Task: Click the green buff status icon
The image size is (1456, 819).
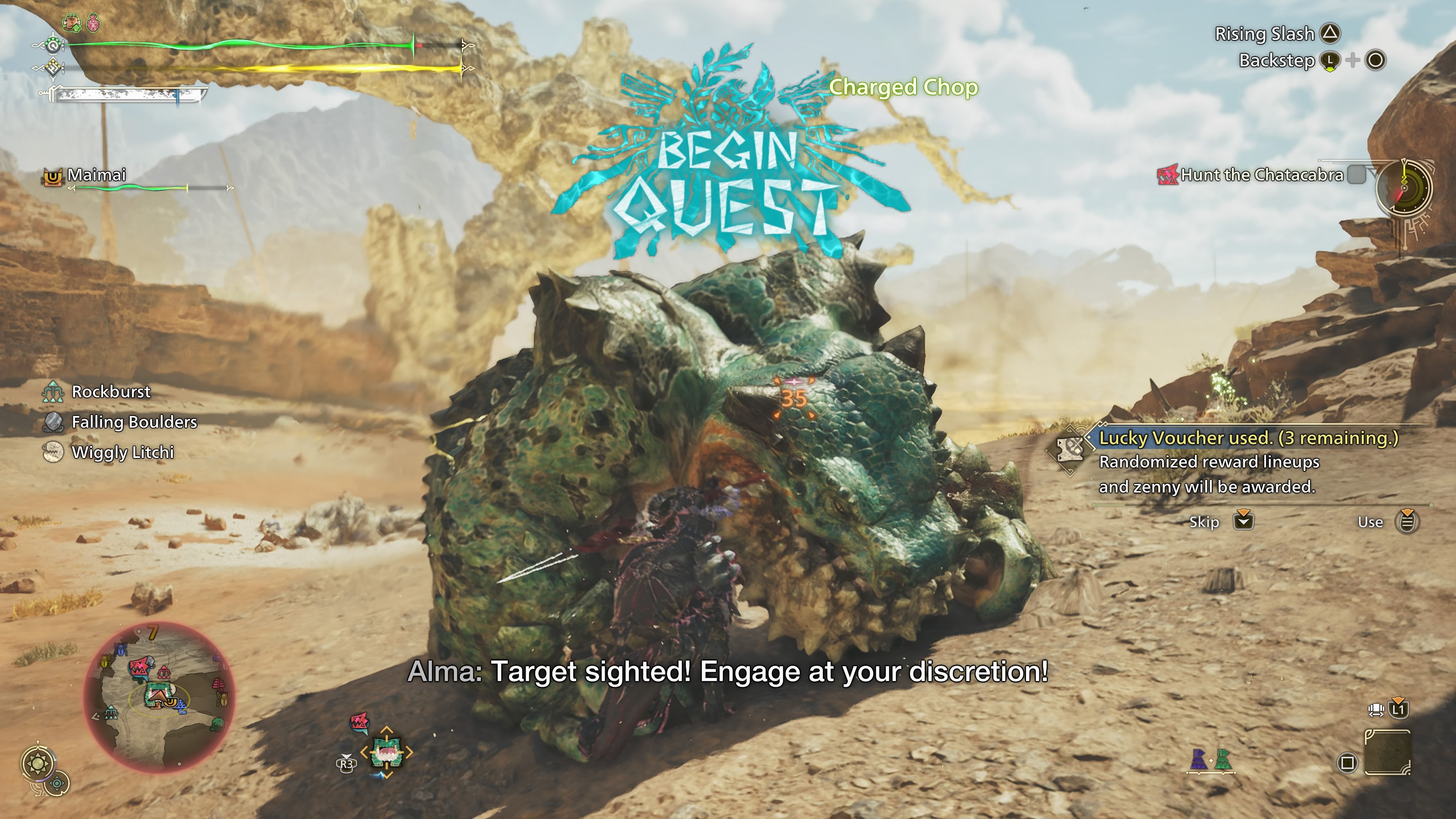Action: click(x=72, y=23)
